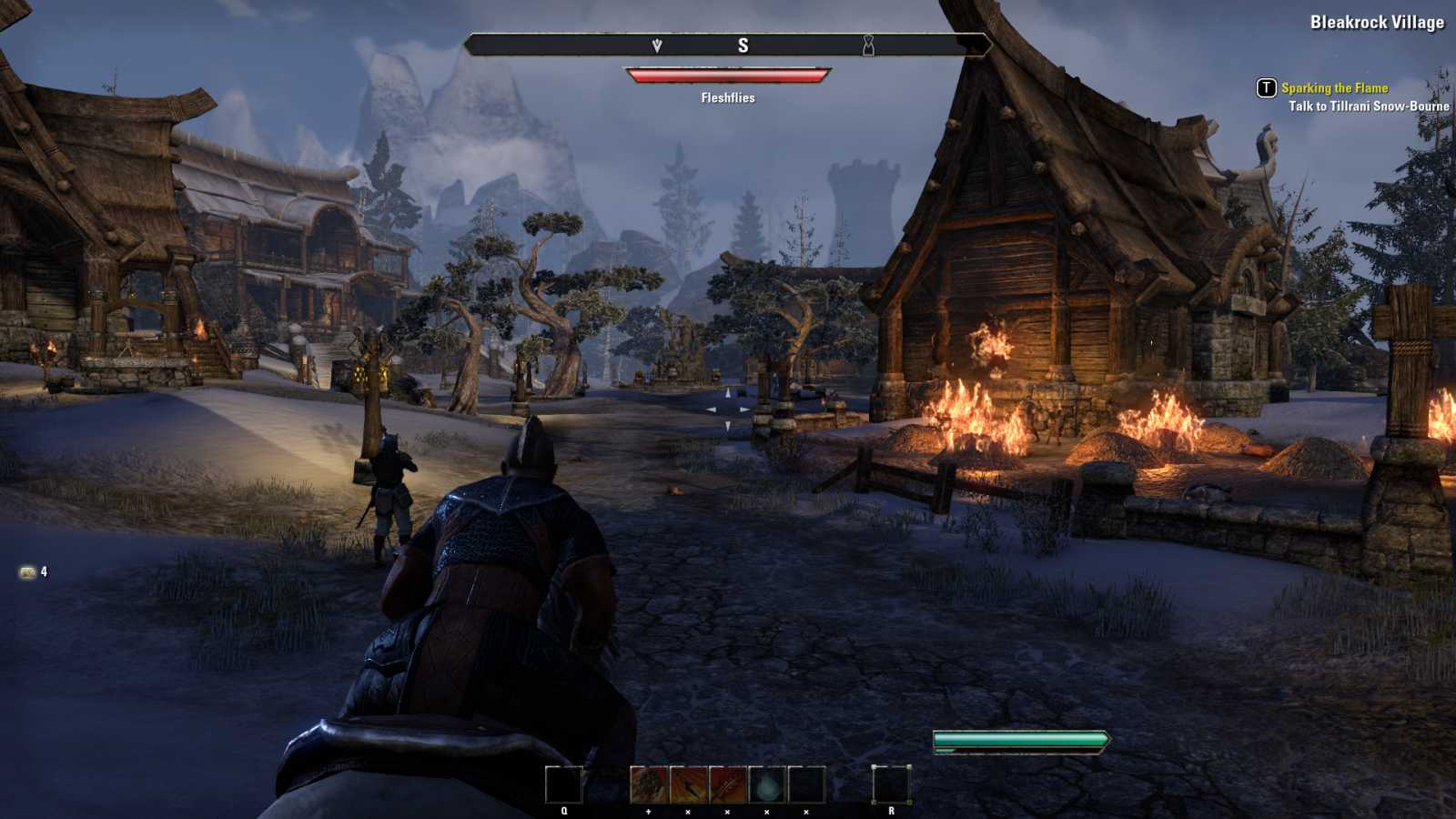Expand the compass marker left of the S
The image size is (1456, 819).
657,46
